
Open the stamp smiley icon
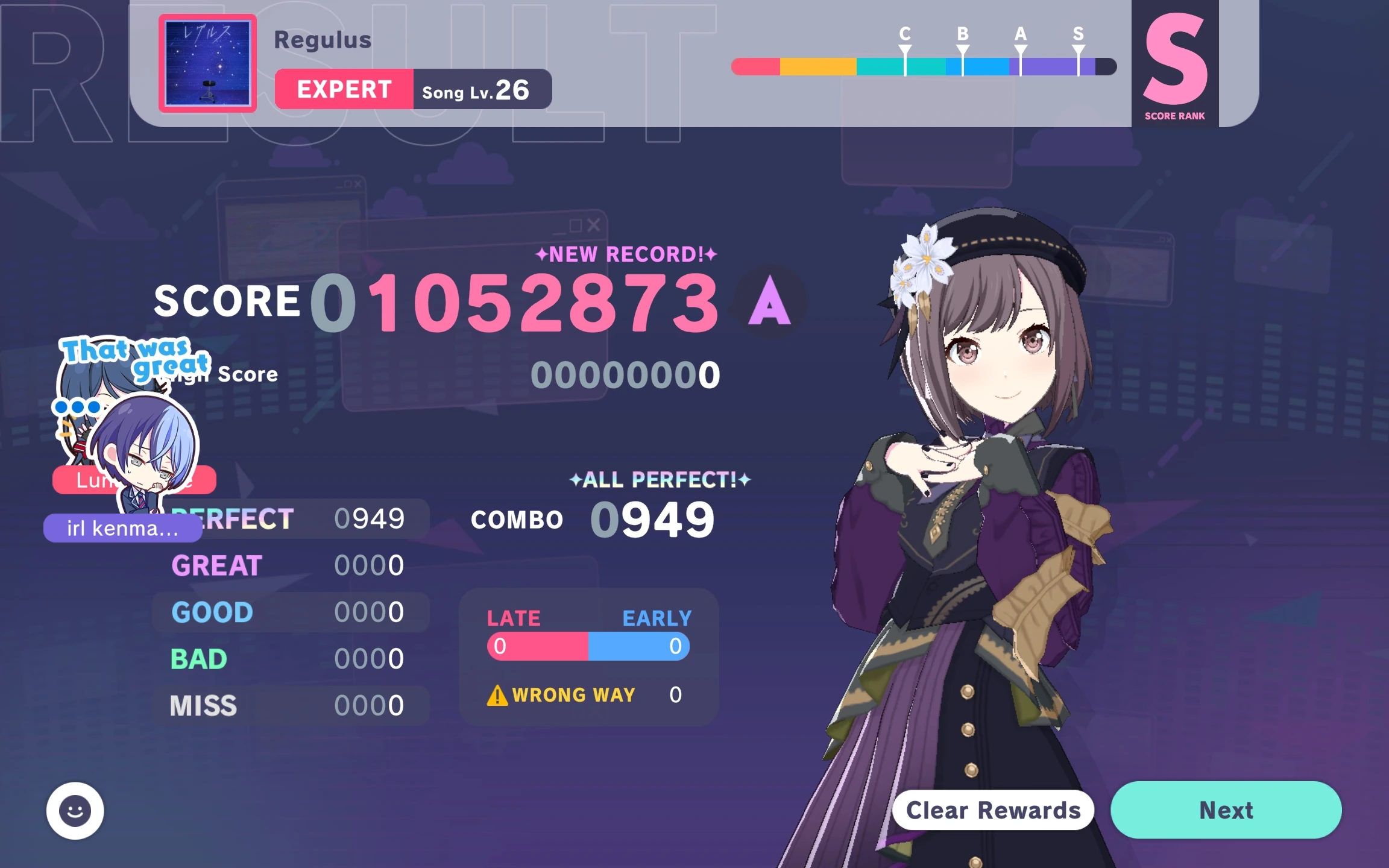74,810
